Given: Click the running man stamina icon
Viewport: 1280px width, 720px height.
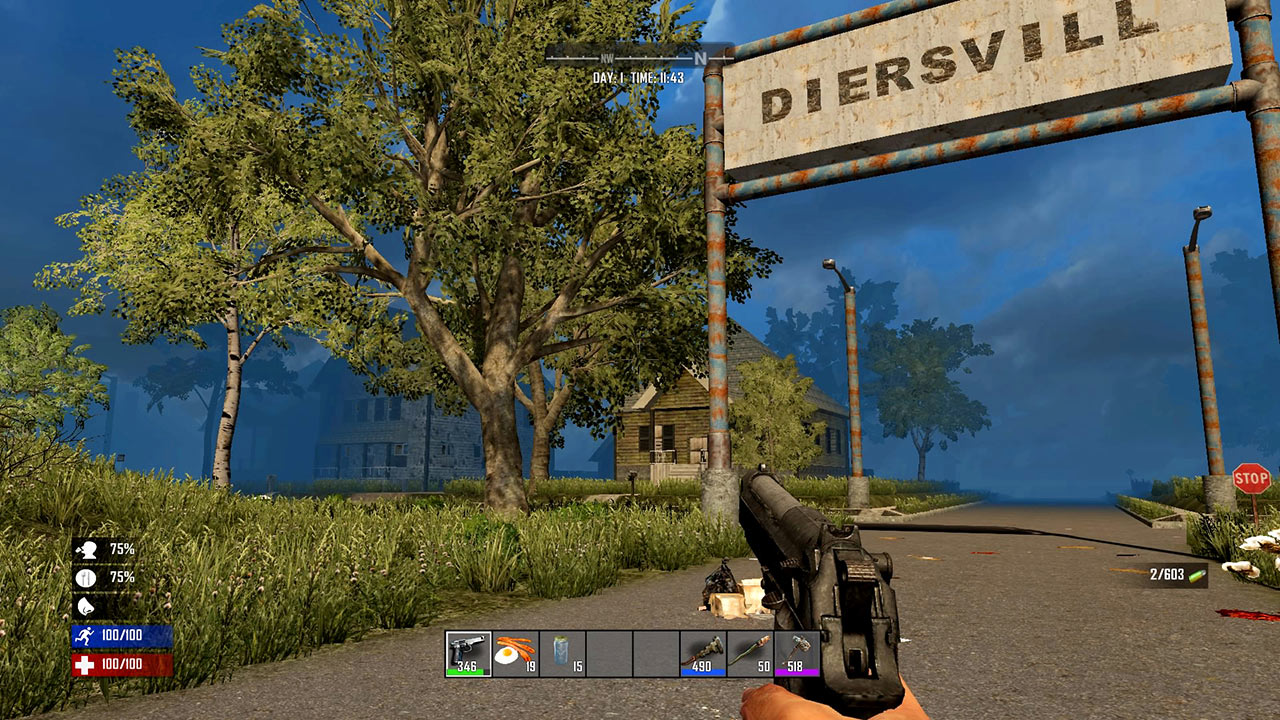Looking at the screenshot, I should click(x=85, y=633).
